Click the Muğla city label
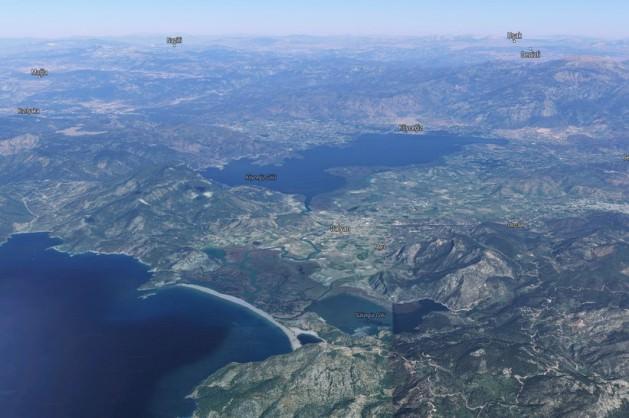This screenshot has width=629, height=418. tap(39, 72)
